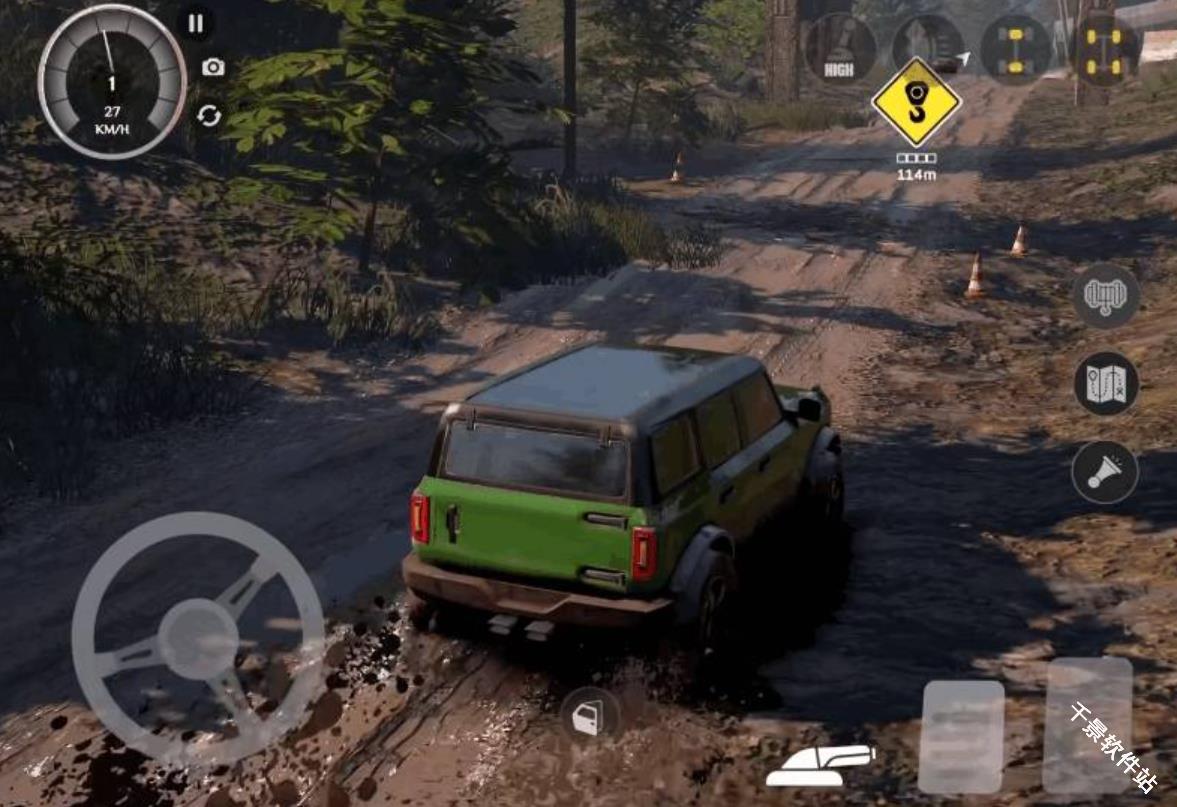Tap the road navigation arrow button
This screenshot has height=807, width=1177.
coord(928,48)
